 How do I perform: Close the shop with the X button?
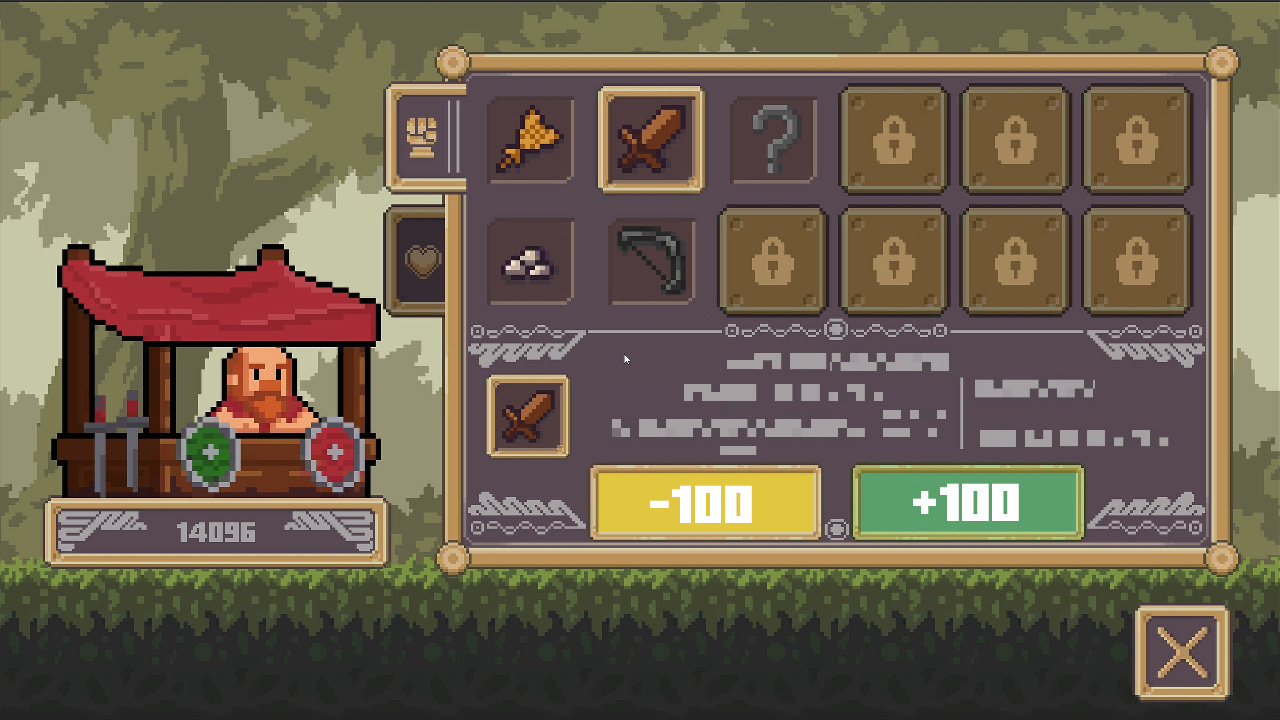click(1184, 653)
